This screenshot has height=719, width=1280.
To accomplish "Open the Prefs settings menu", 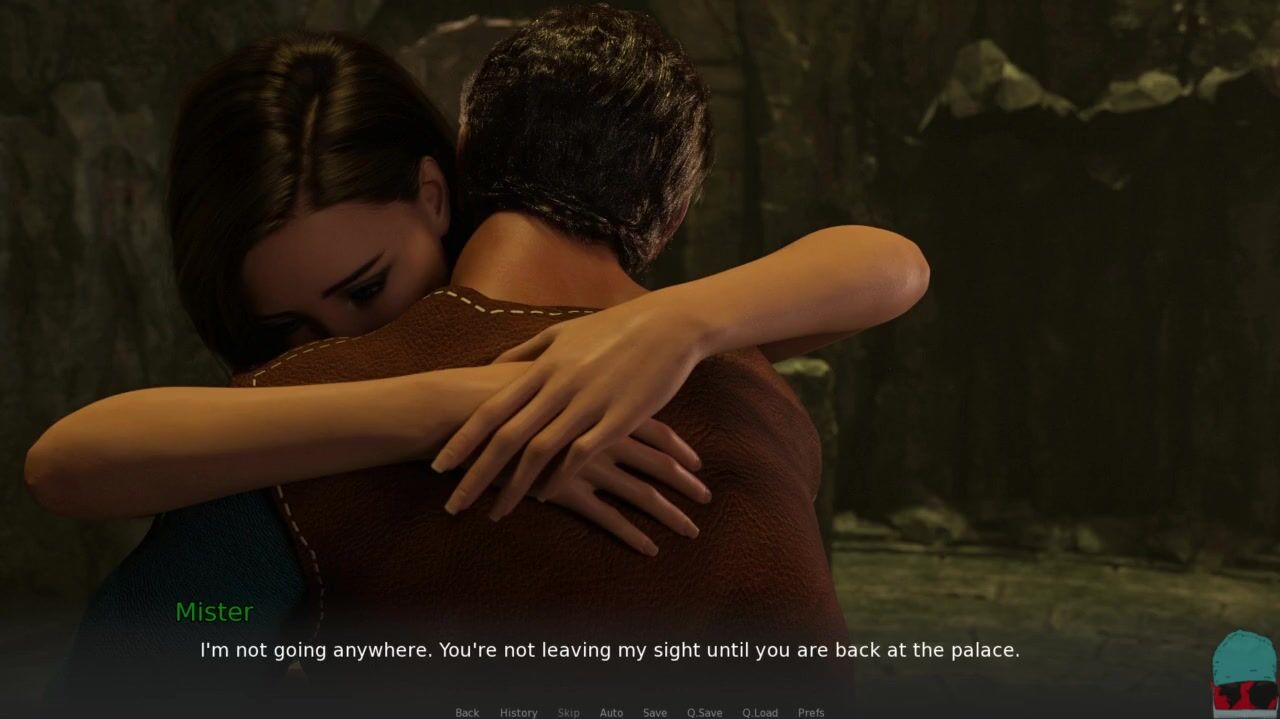I will pyautogui.click(x=811, y=712).
